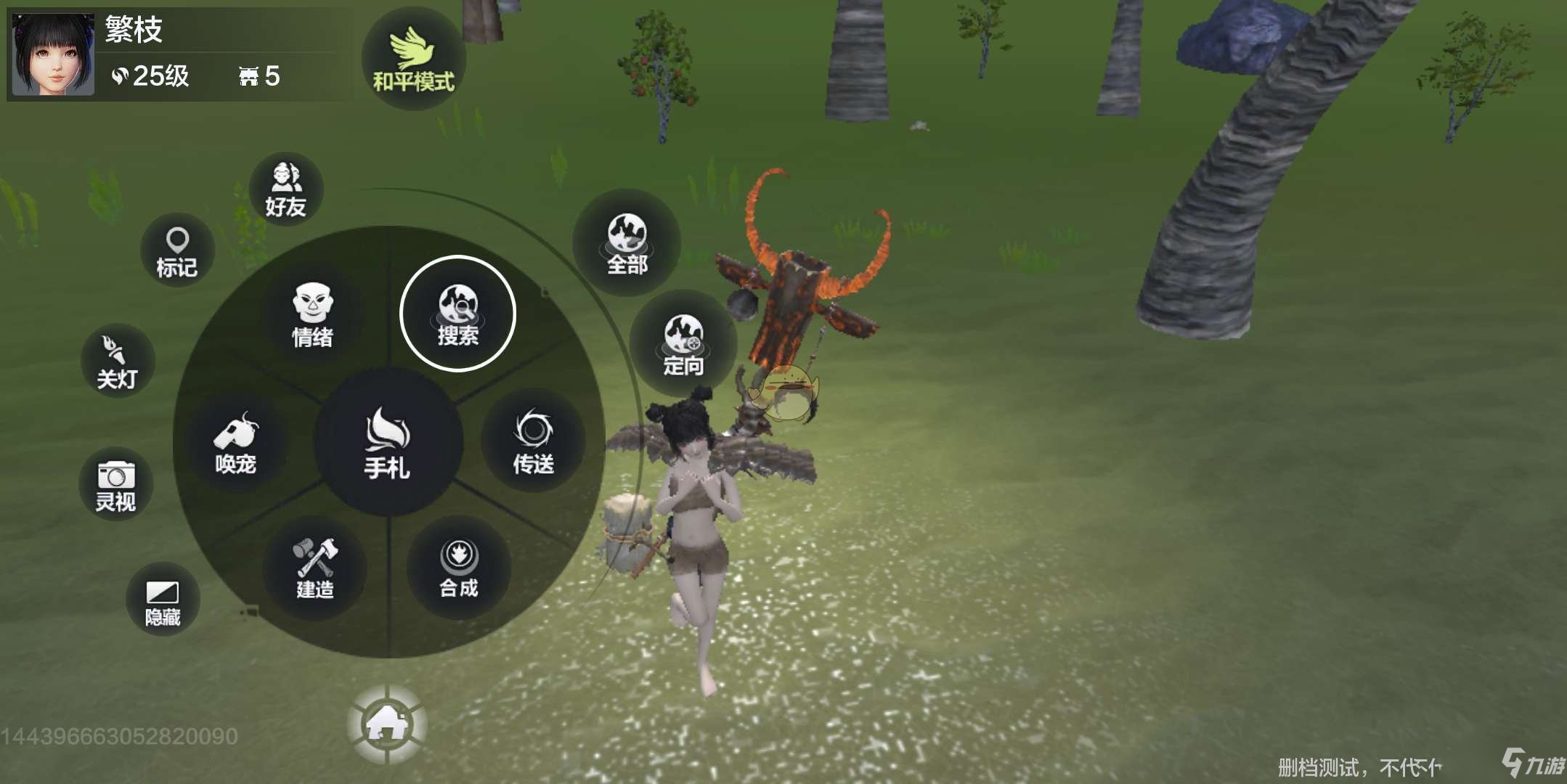Open the 好友 friends list
The height and width of the screenshot is (784, 1567).
[285, 189]
